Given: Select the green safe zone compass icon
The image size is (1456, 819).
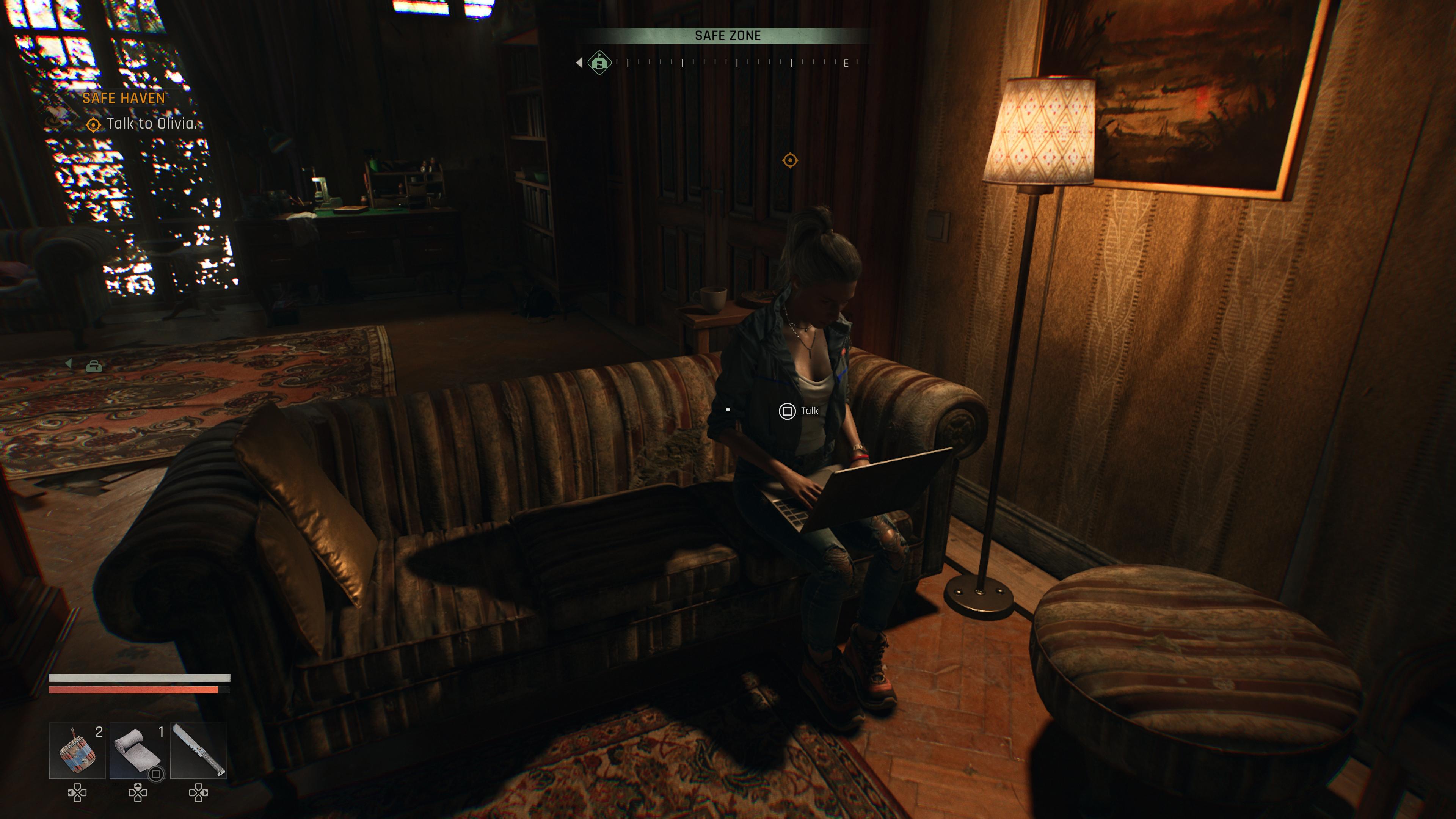Looking at the screenshot, I should (599, 62).
